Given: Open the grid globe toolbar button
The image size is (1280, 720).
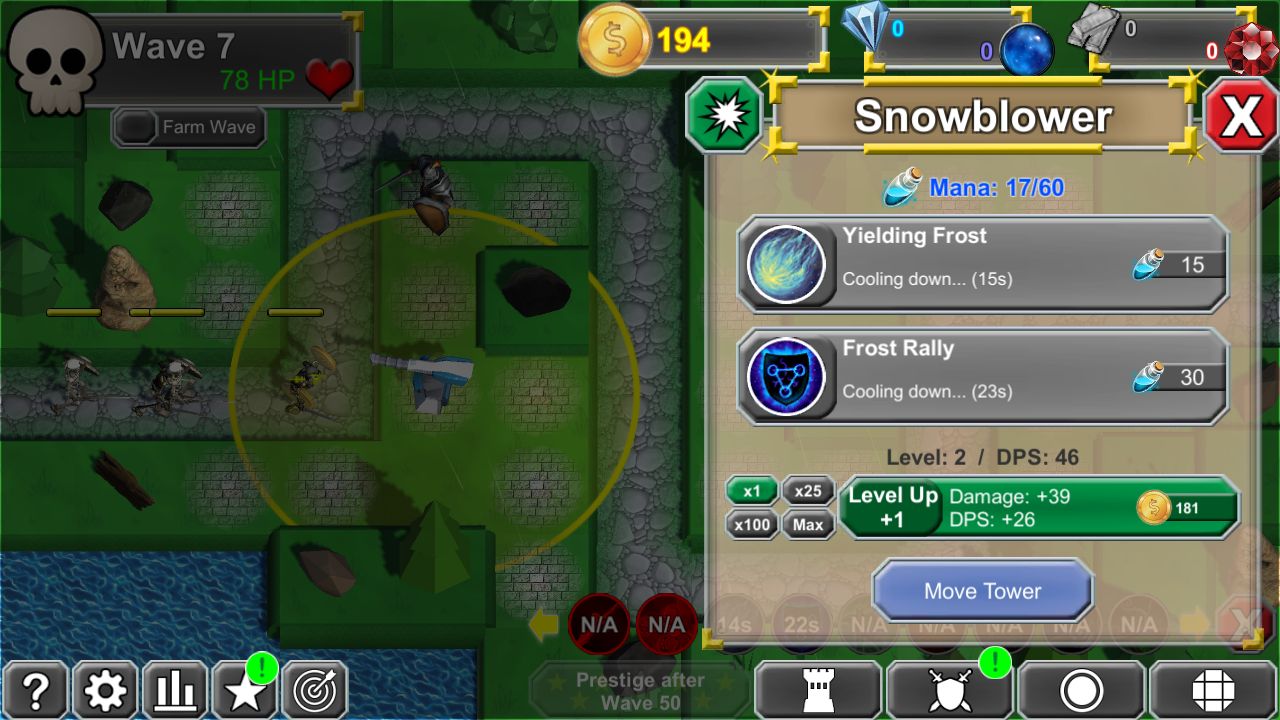Looking at the screenshot, I should point(1213,690).
